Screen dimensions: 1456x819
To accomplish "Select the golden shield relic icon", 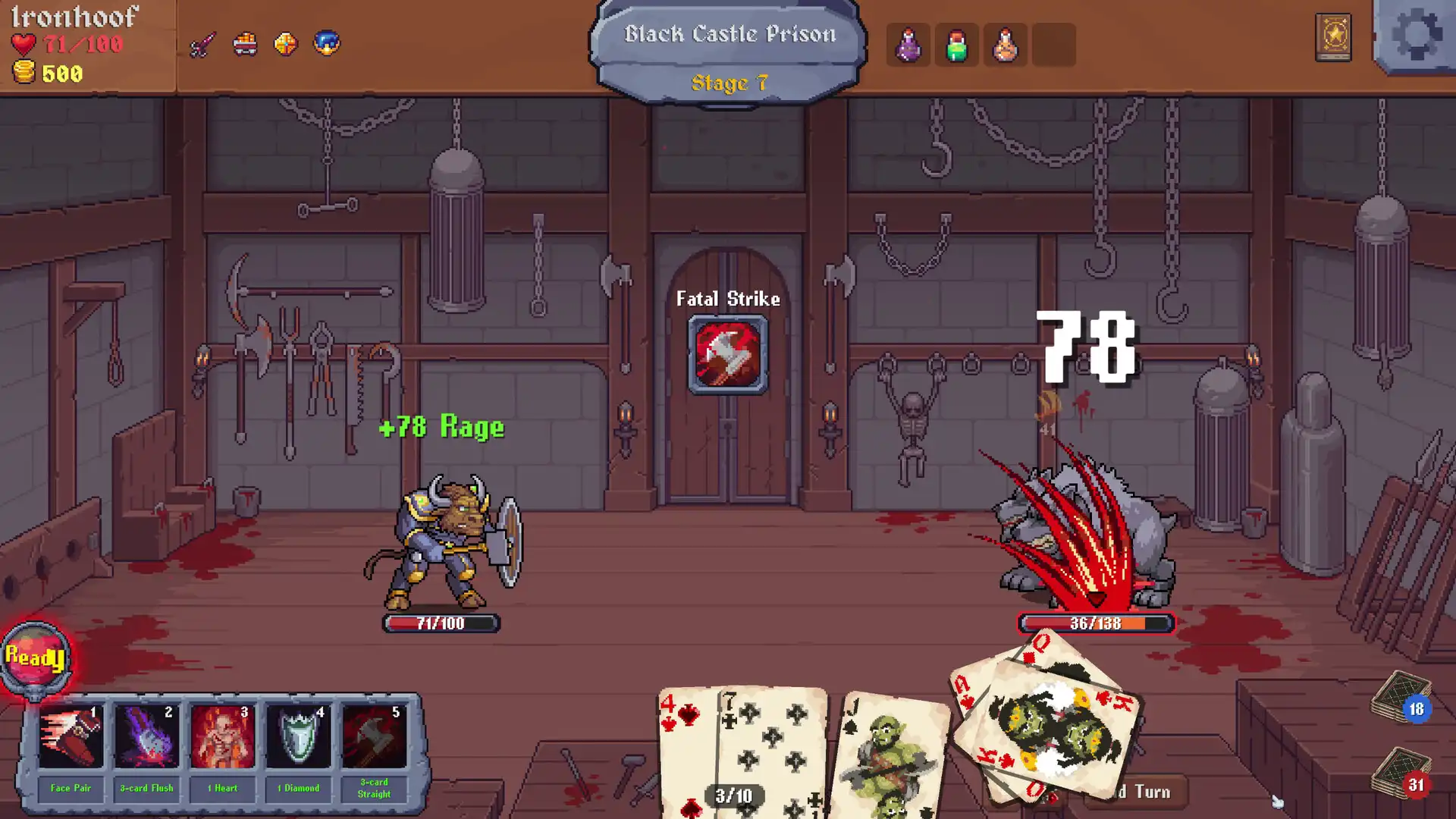I will 285,43.
